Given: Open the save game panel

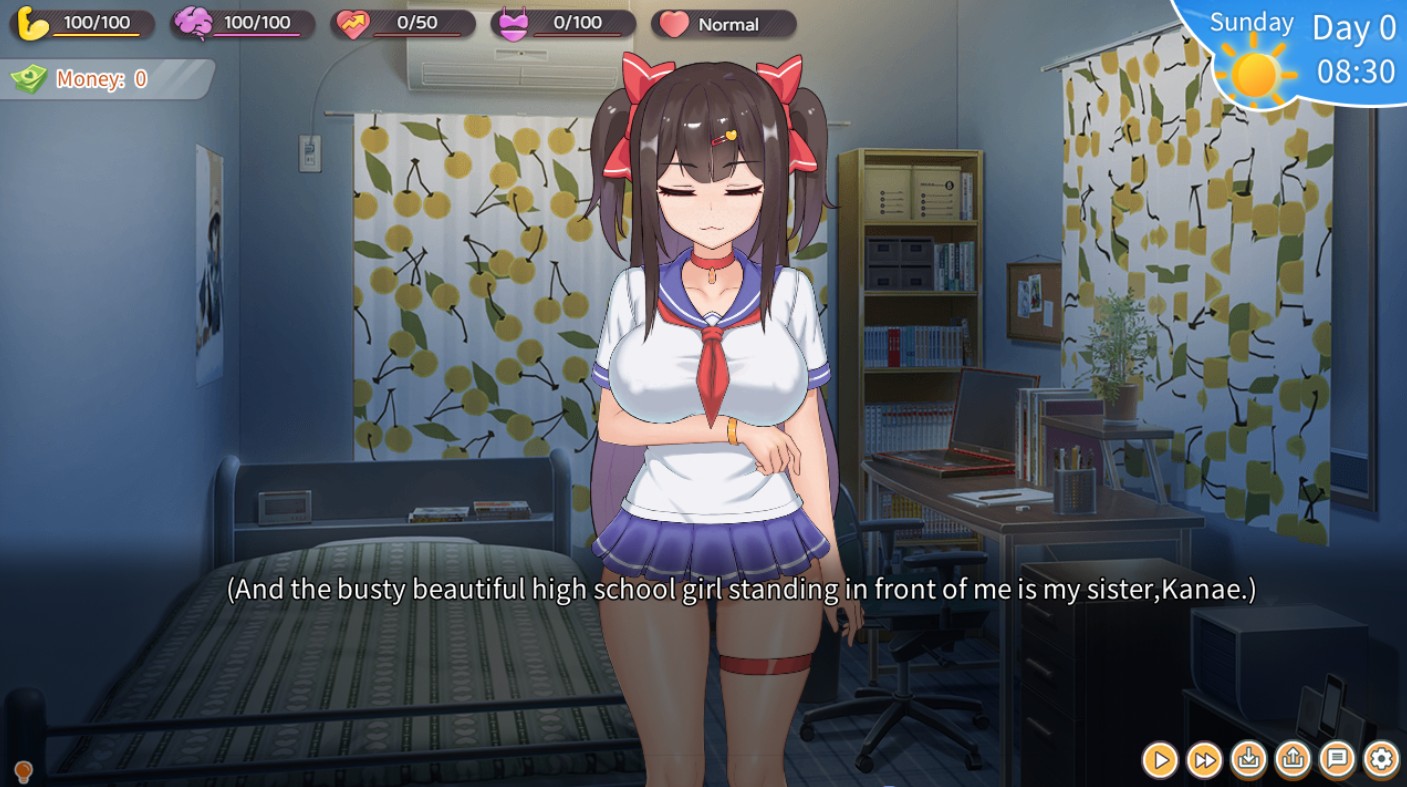Looking at the screenshot, I should [x=1246, y=761].
